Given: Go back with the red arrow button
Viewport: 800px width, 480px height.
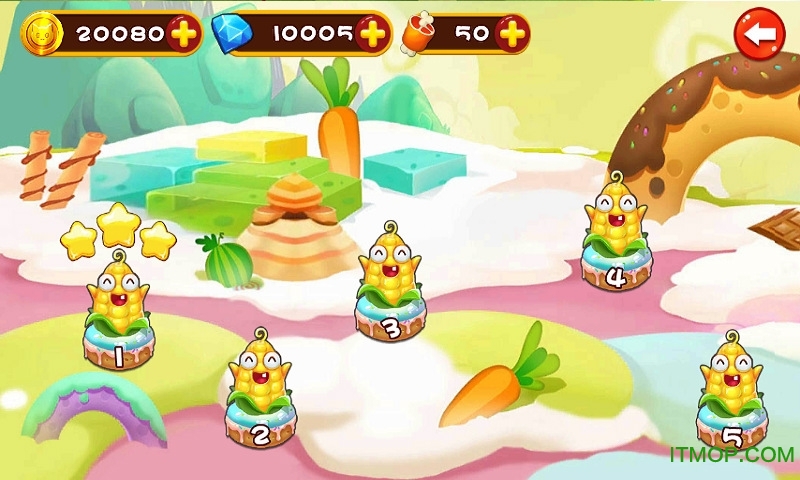Looking at the screenshot, I should 759,34.
